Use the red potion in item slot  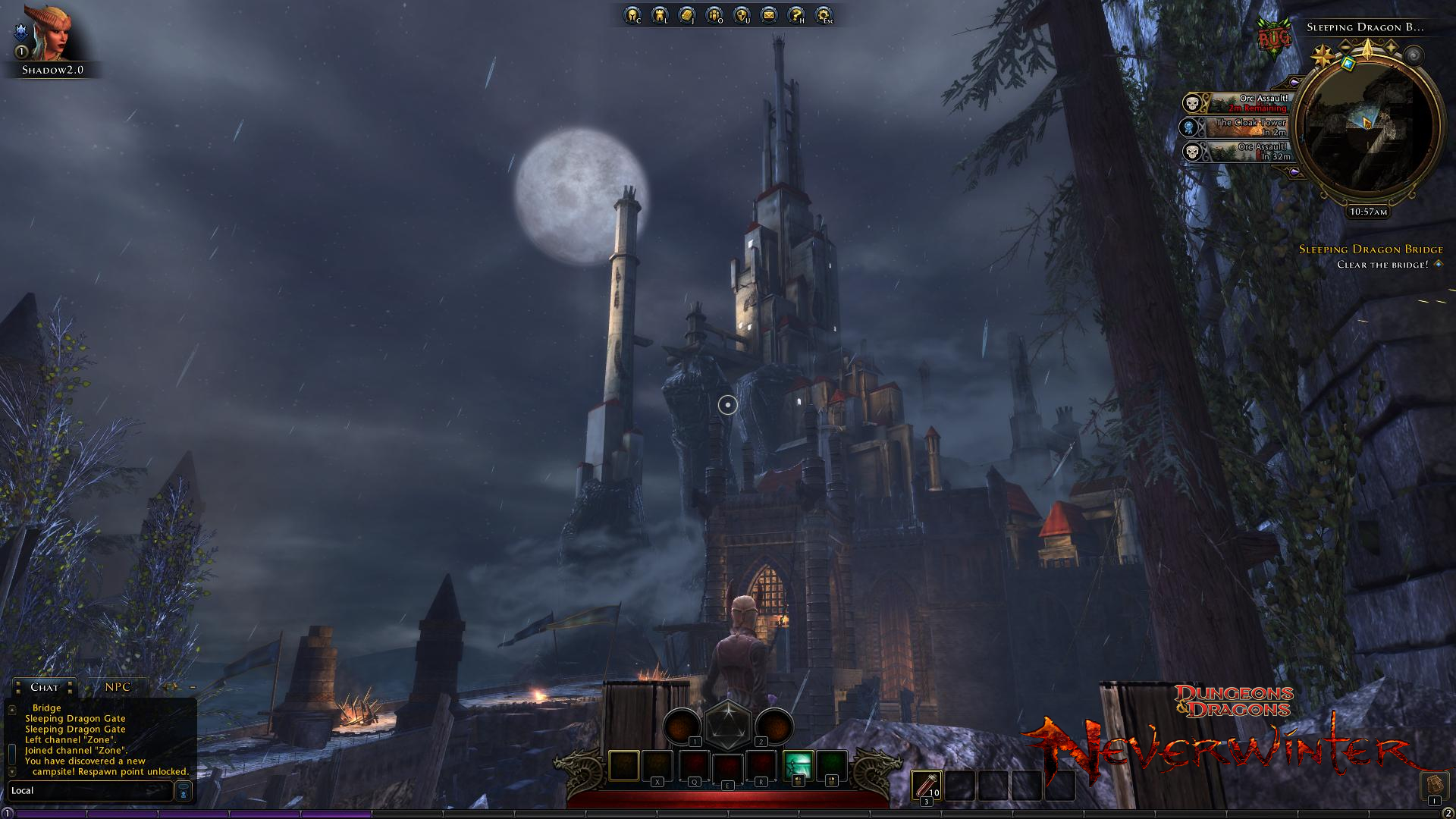(926, 786)
